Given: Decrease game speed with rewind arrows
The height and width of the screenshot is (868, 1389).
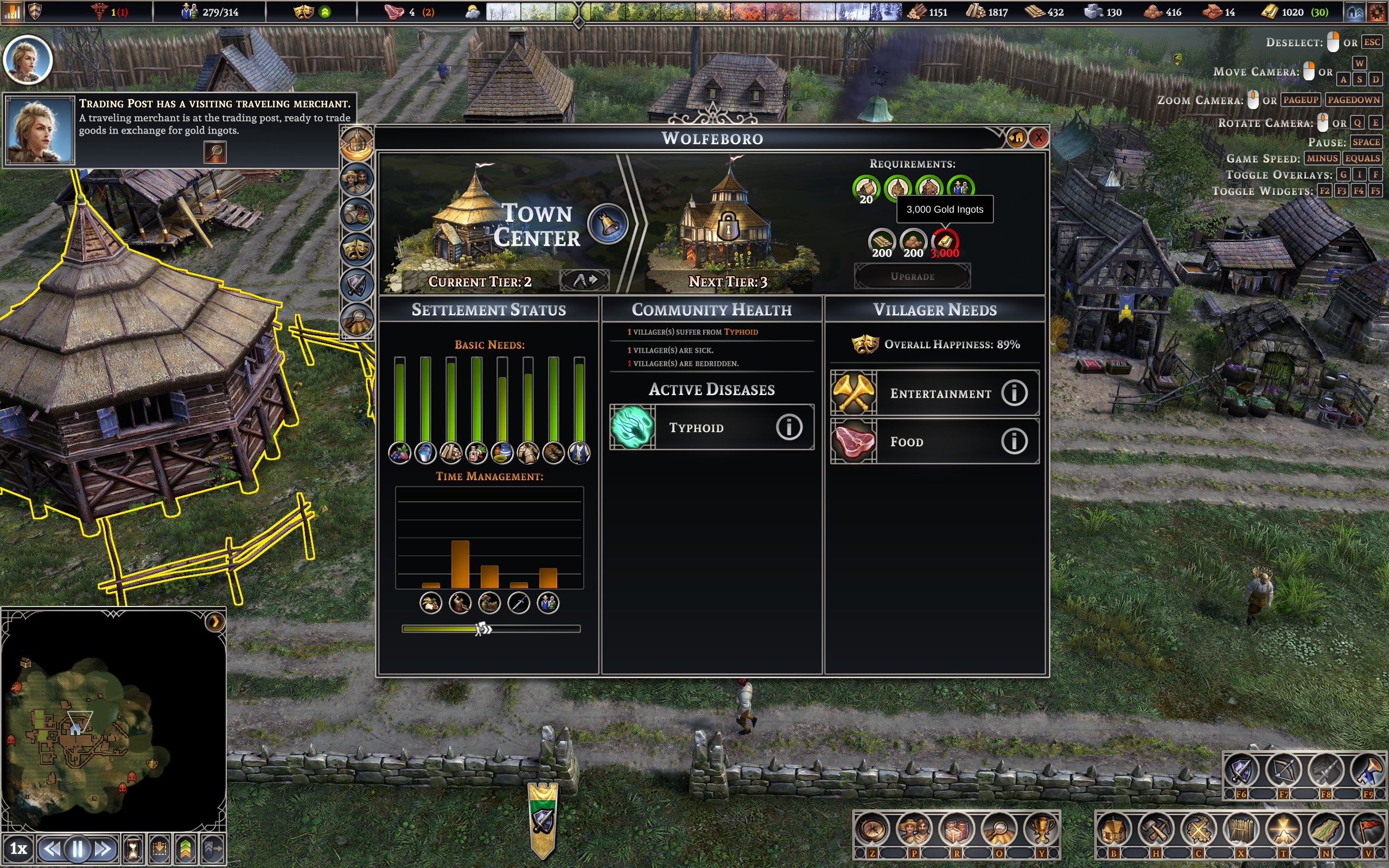Looking at the screenshot, I should click(52, 848).
